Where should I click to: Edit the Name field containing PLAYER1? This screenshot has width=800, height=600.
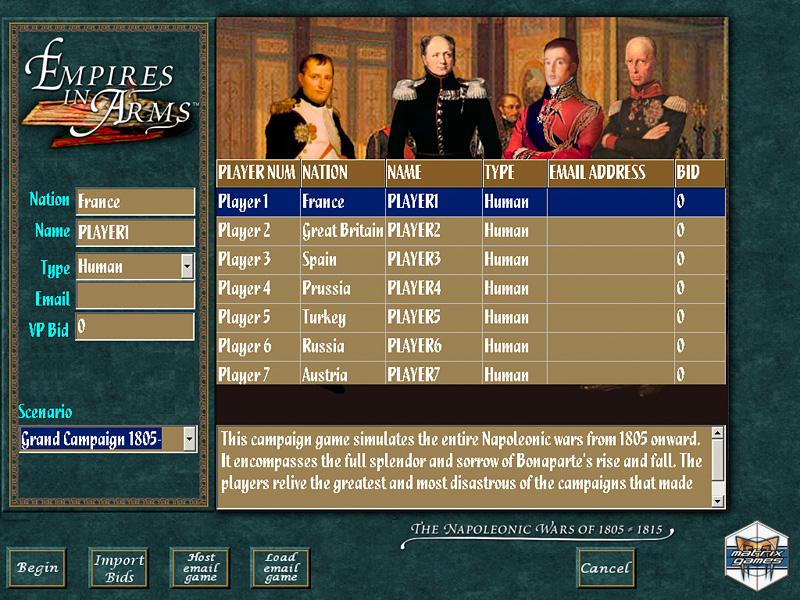point(135,232)
